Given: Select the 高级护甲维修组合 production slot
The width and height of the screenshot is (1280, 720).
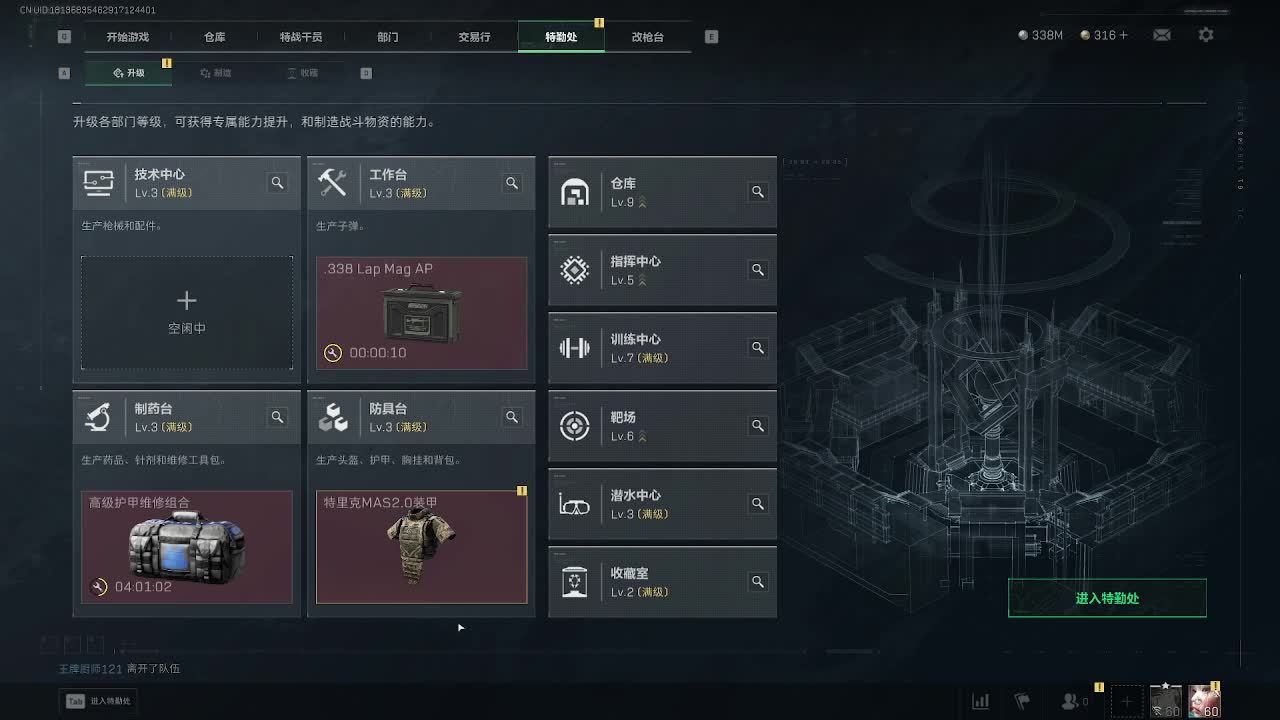Looking at the screenshot, I should (x=187, y=547).
